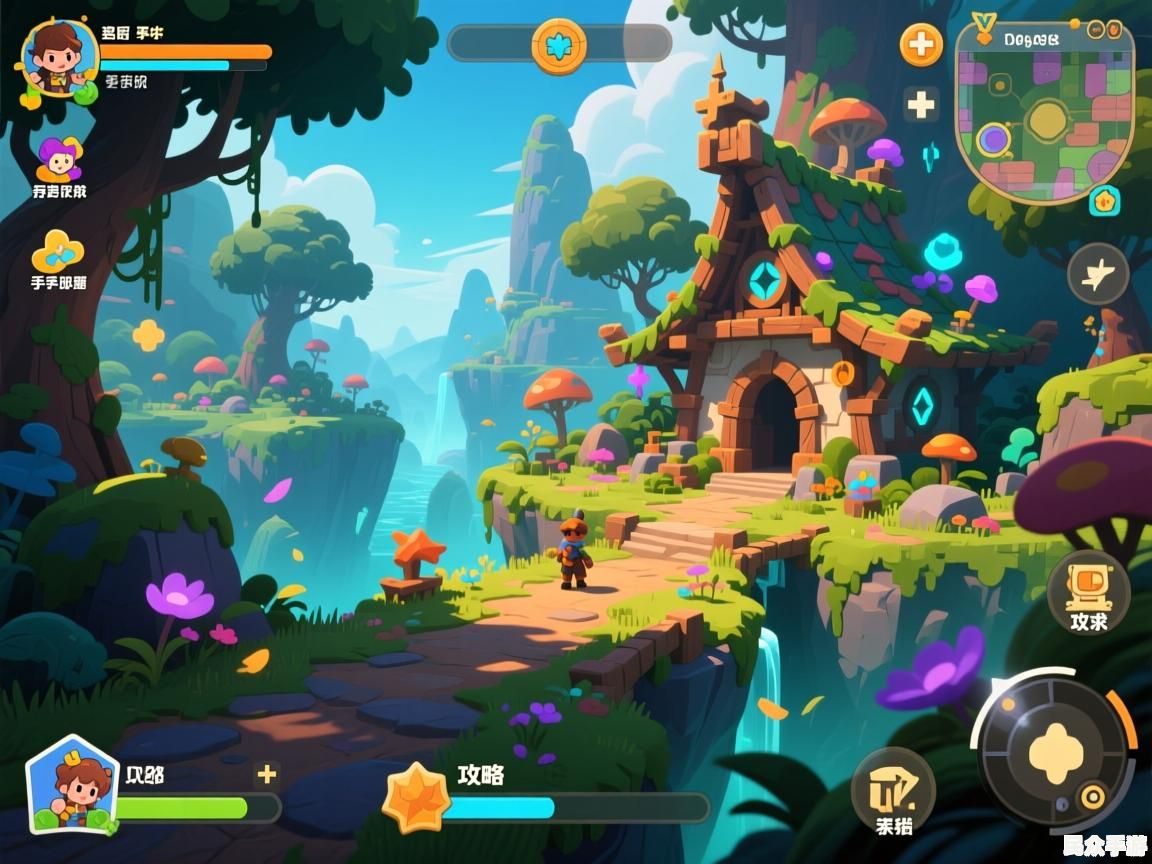Open the orange 攻求 button

(1088, 592)
